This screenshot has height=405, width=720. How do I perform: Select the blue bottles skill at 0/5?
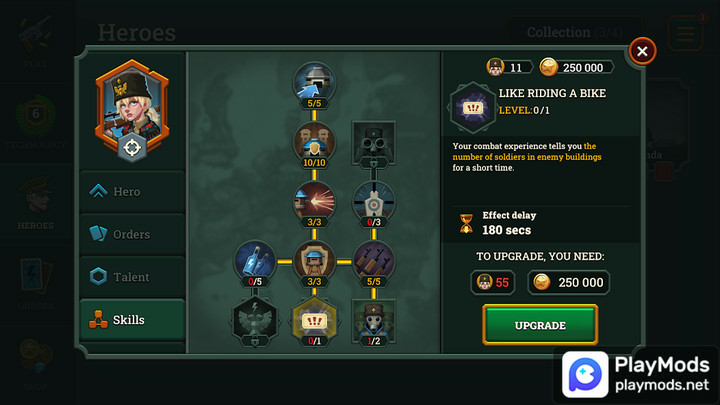pos(255,260)
